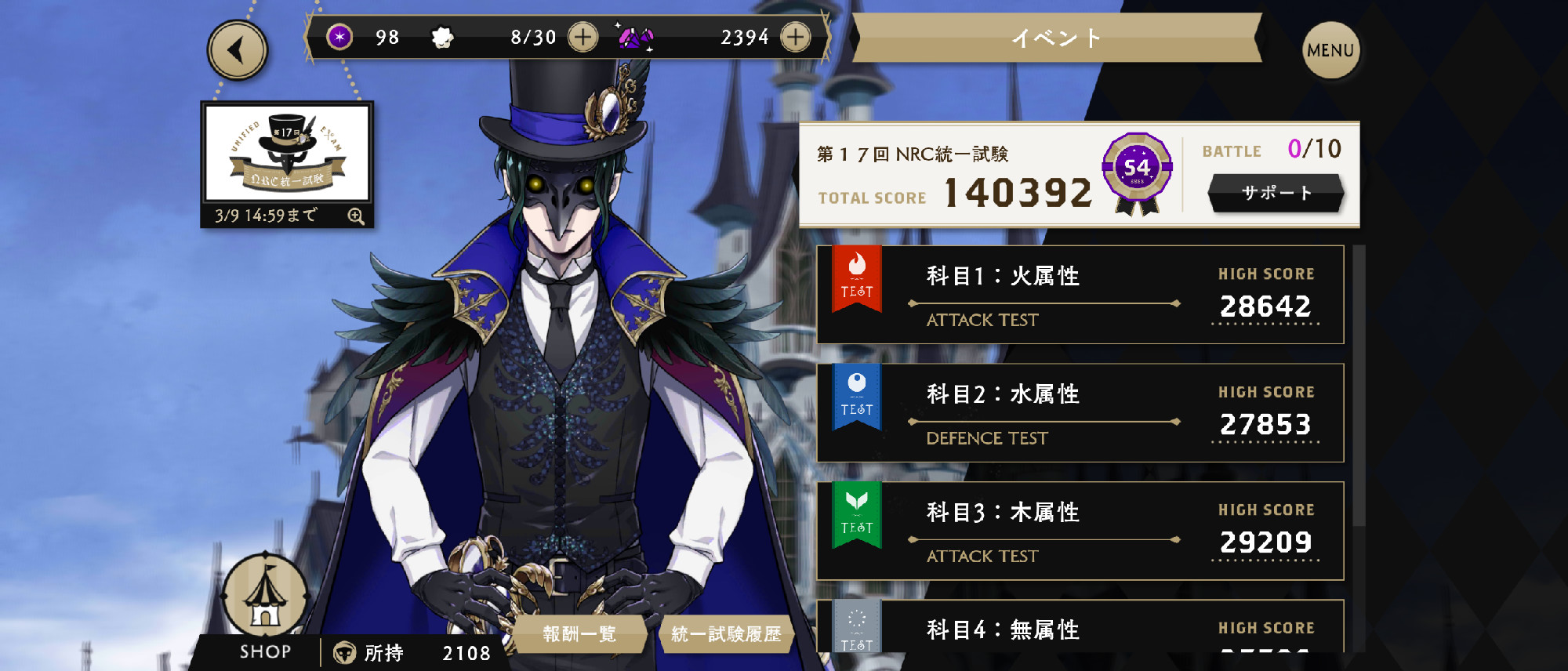Open the サポート support button

click(x=1276, y=193)
